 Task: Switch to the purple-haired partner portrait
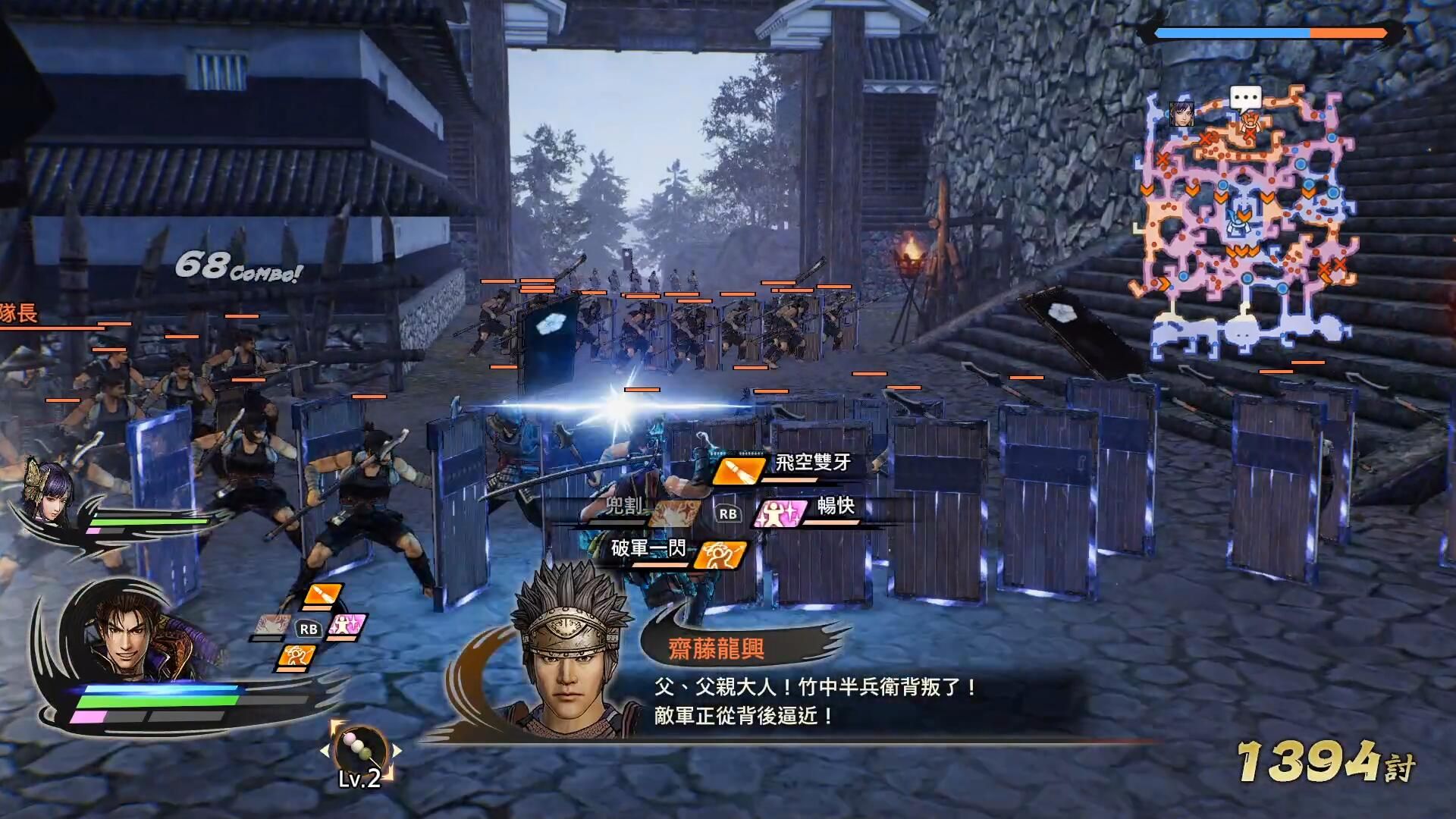tap(47, 489)
